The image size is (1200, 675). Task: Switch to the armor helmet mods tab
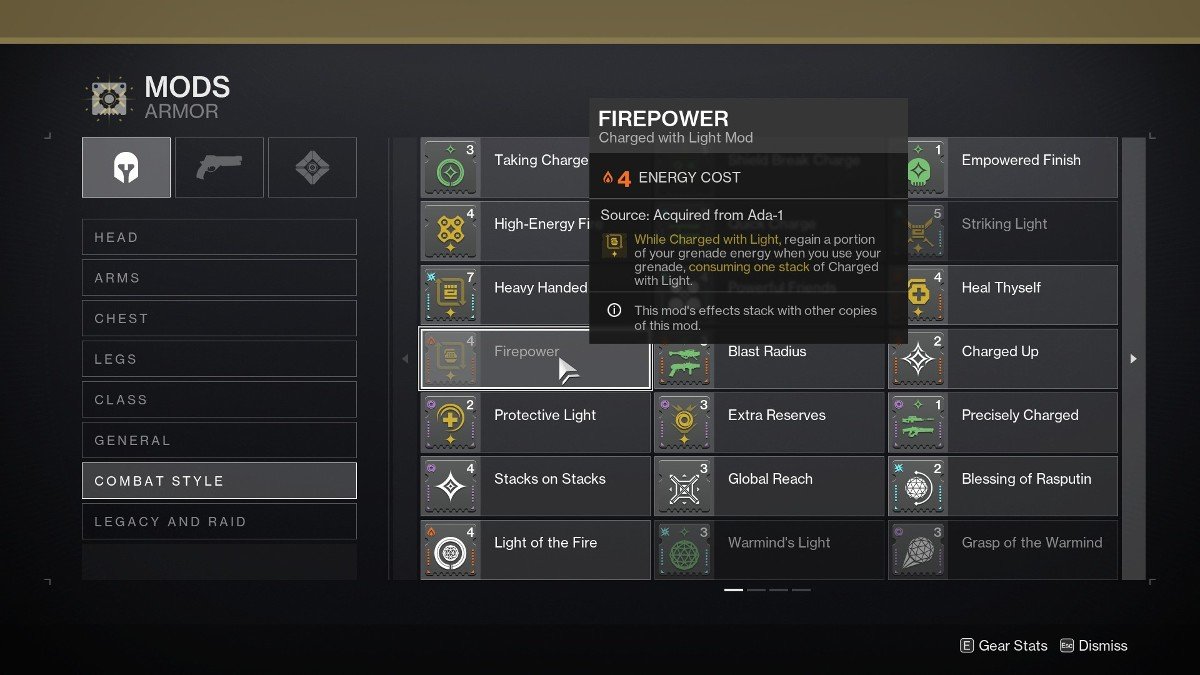(x=126, y=167)
